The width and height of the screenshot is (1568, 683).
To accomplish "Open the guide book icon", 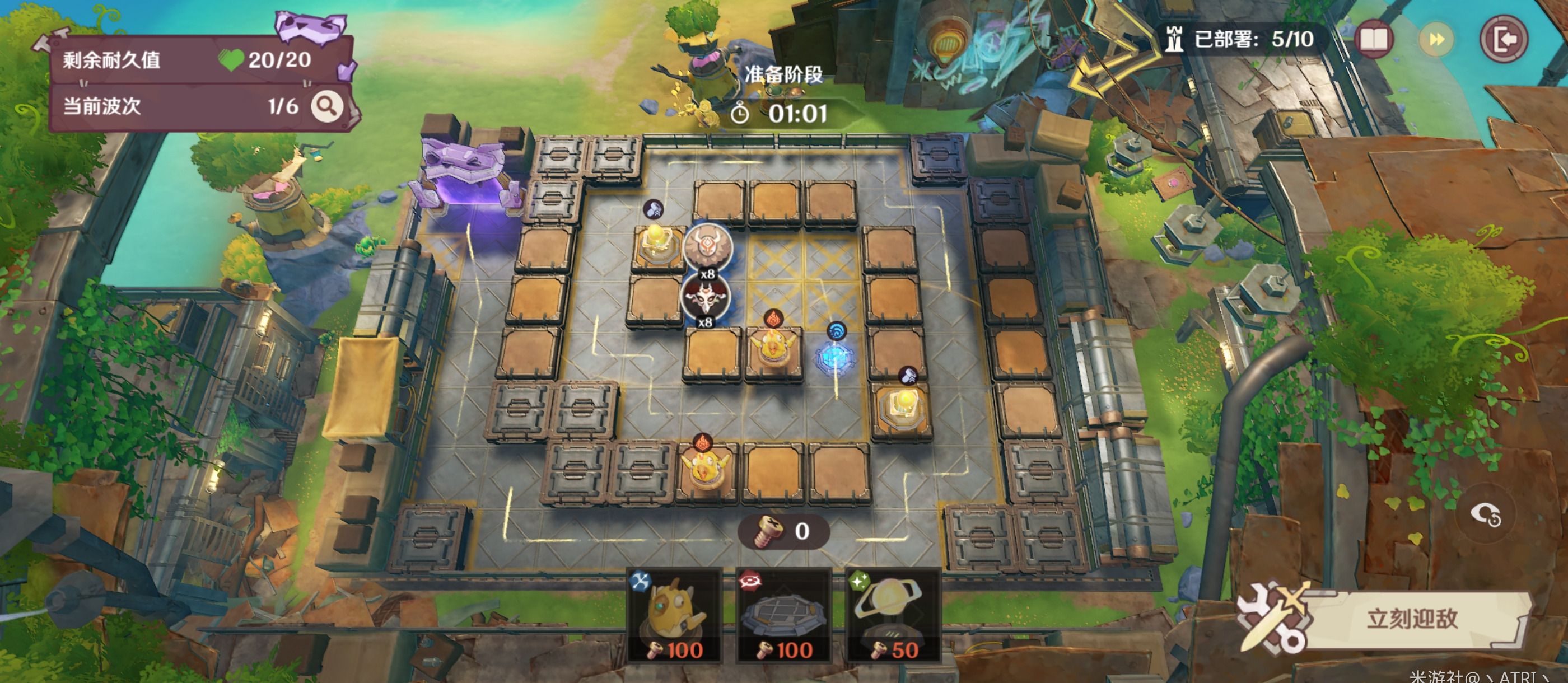I will (x=1374, y=40).
